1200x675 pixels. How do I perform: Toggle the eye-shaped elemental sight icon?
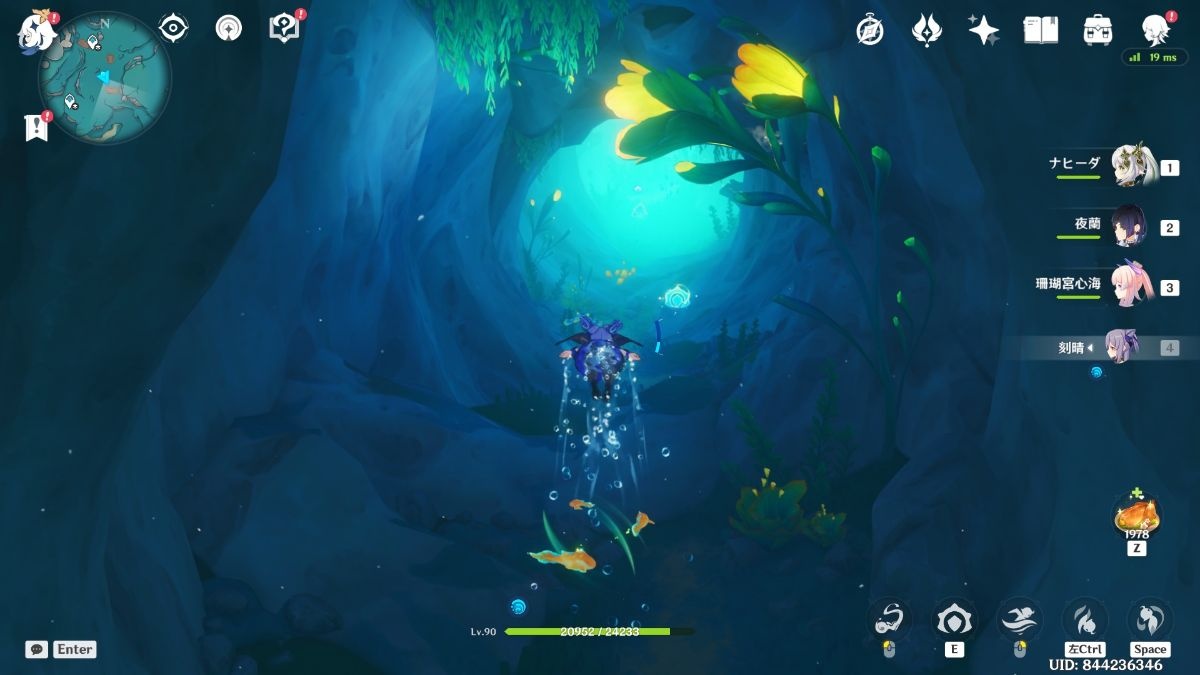coord(174,28)
